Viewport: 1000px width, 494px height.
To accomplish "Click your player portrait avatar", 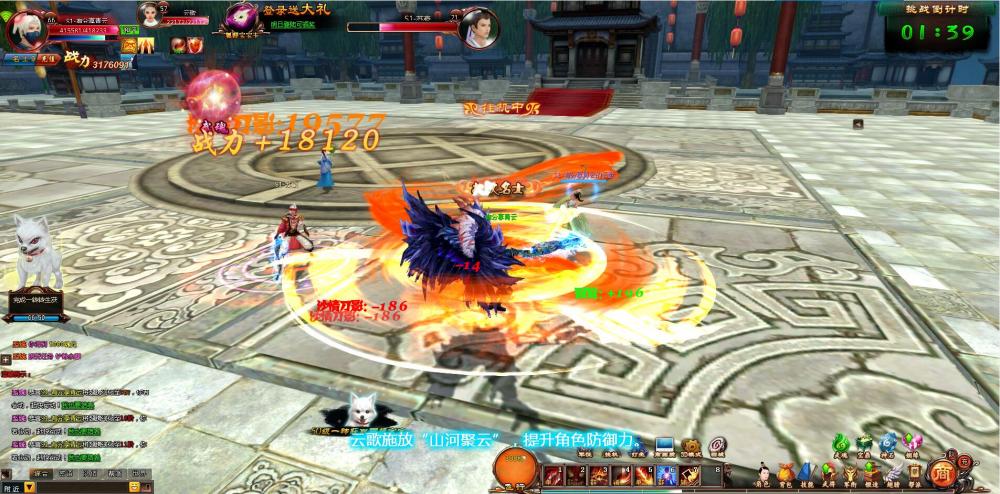I will [26, 30].
